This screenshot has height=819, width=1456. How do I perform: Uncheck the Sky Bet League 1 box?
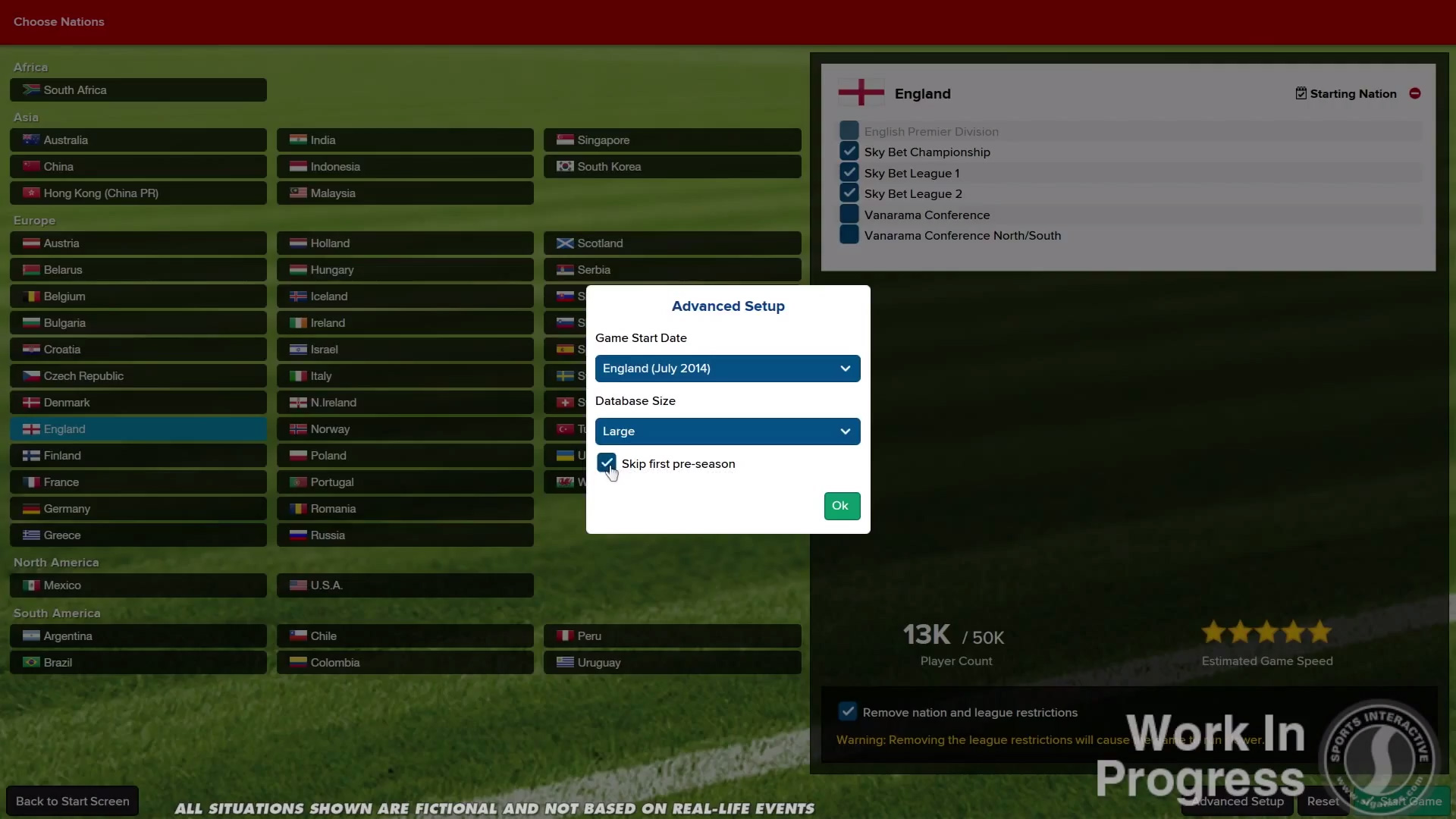point(849,173)
